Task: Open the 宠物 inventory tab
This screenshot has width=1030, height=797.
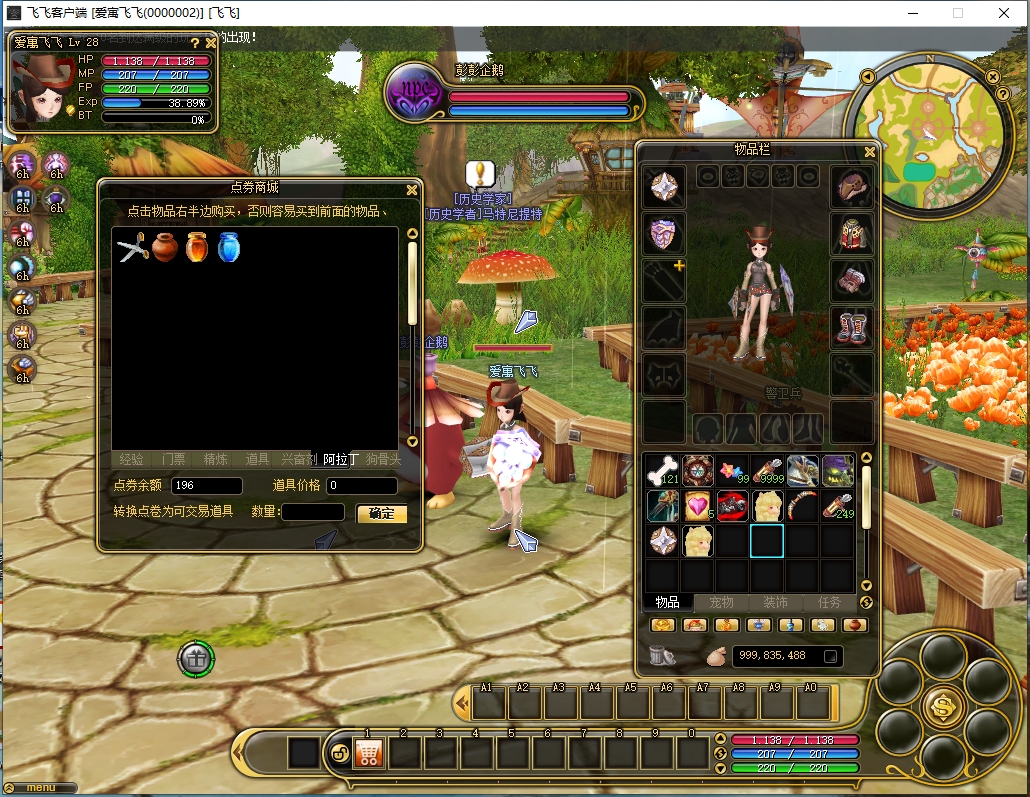Action: point(721,602)
